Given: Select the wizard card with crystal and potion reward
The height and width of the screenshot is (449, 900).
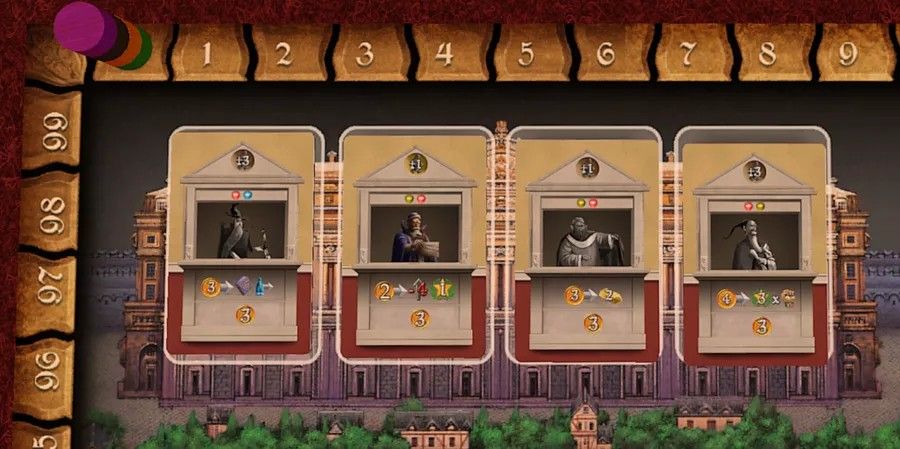Looking at the screenshot, I should 244,243.
